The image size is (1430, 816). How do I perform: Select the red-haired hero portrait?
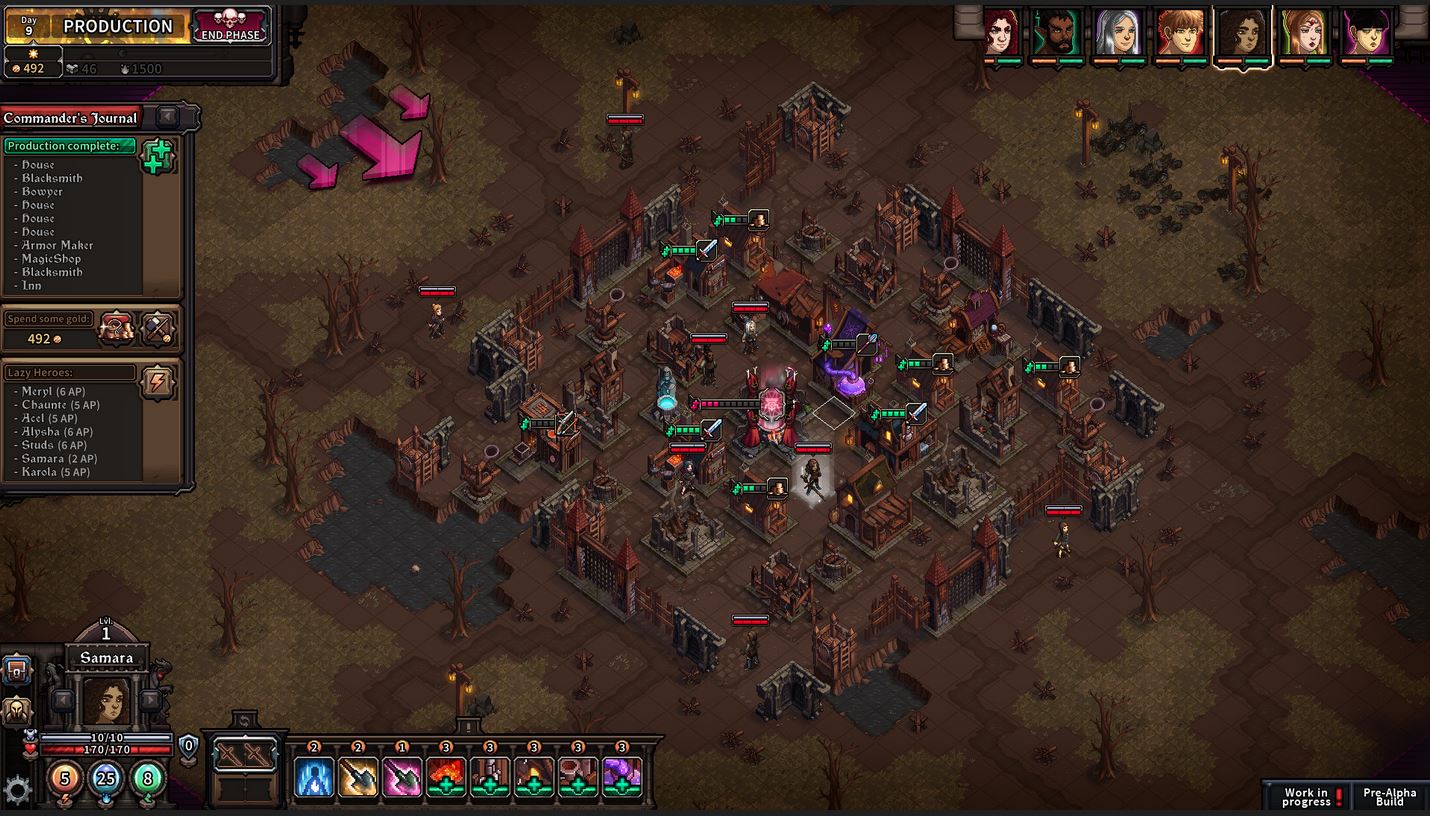pos(1001,33)
